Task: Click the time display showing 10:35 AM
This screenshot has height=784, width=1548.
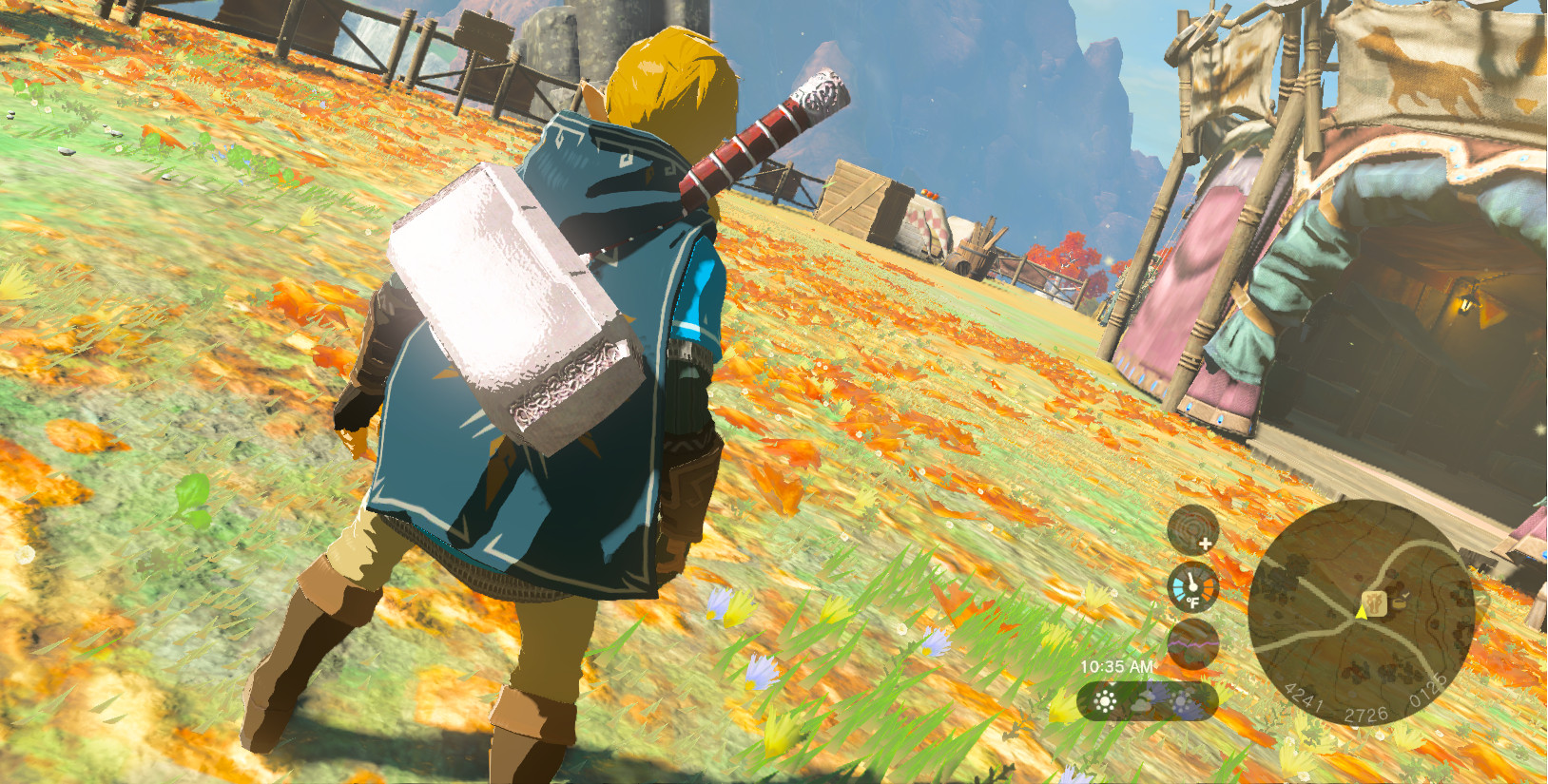Action: pos(1117,666)
